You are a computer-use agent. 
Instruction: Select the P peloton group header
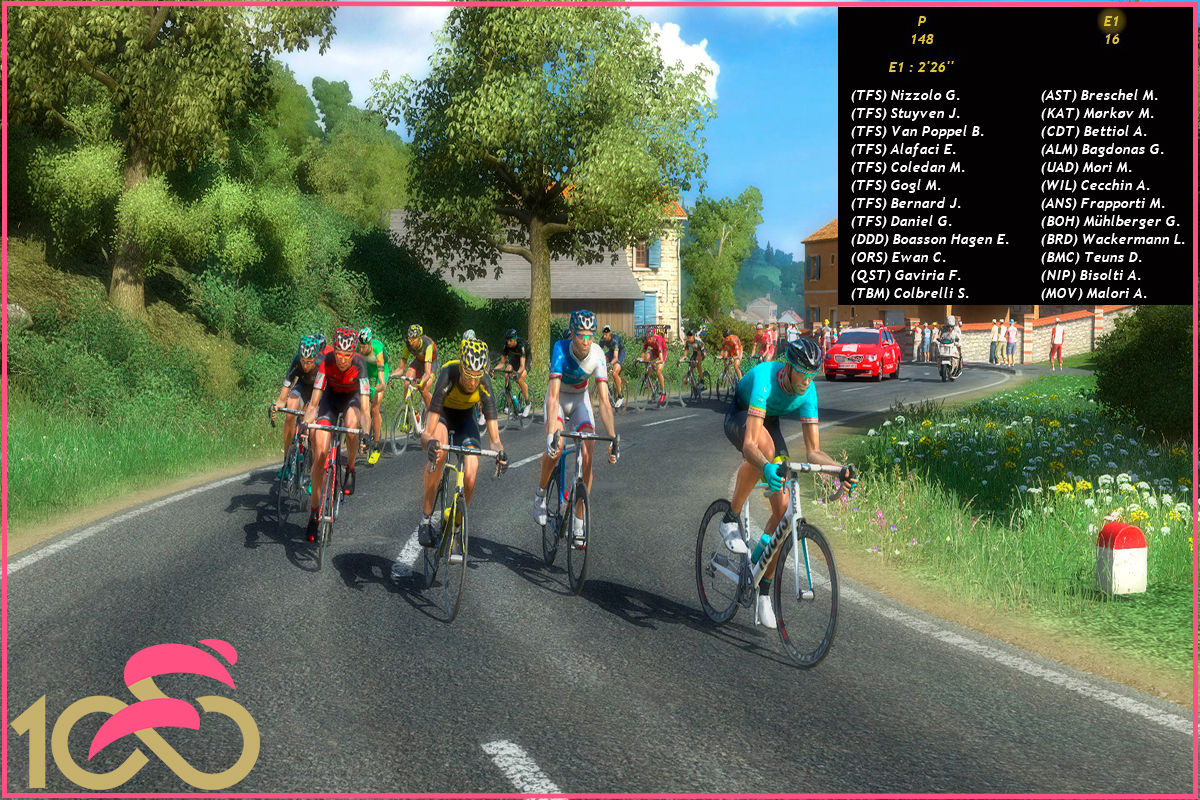click(921, 30)
